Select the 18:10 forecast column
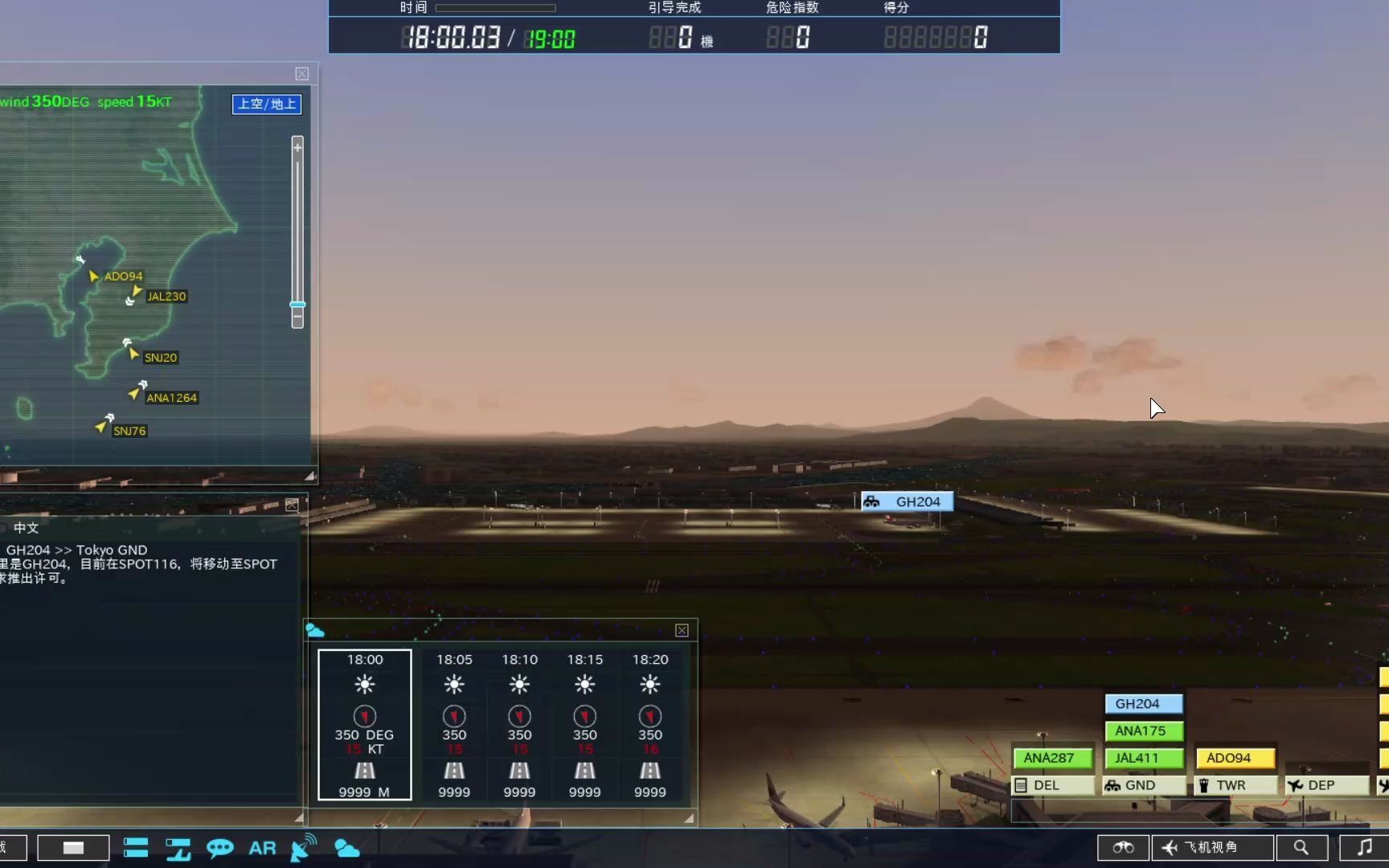The image size is (1389, 868). pos(519,723)
